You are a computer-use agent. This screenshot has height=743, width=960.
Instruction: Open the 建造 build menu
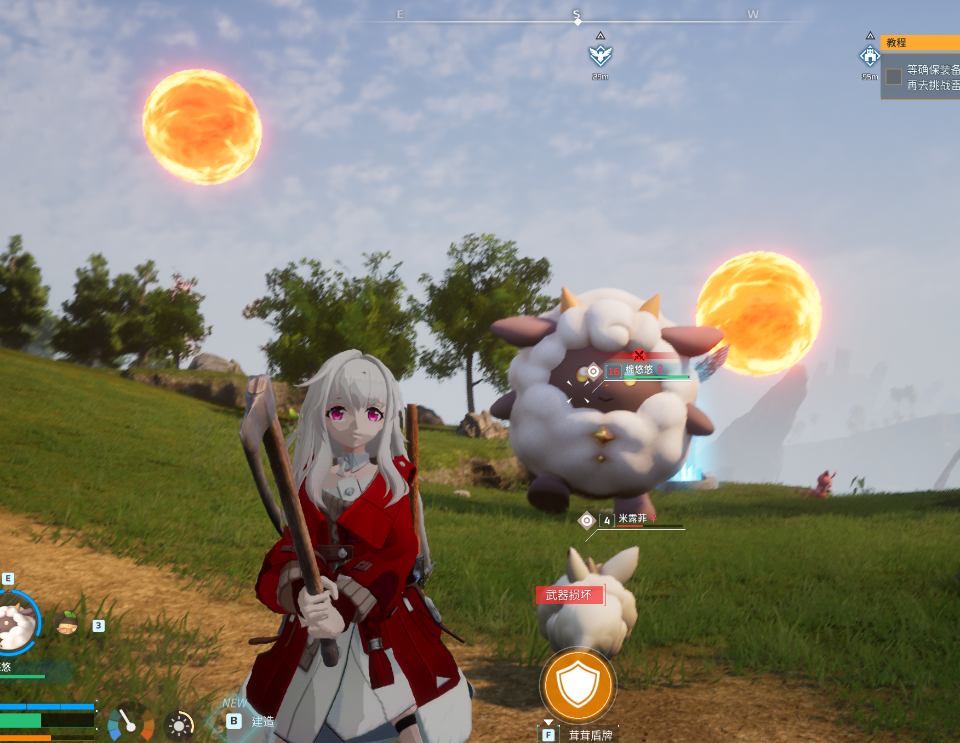click(250, 720)
